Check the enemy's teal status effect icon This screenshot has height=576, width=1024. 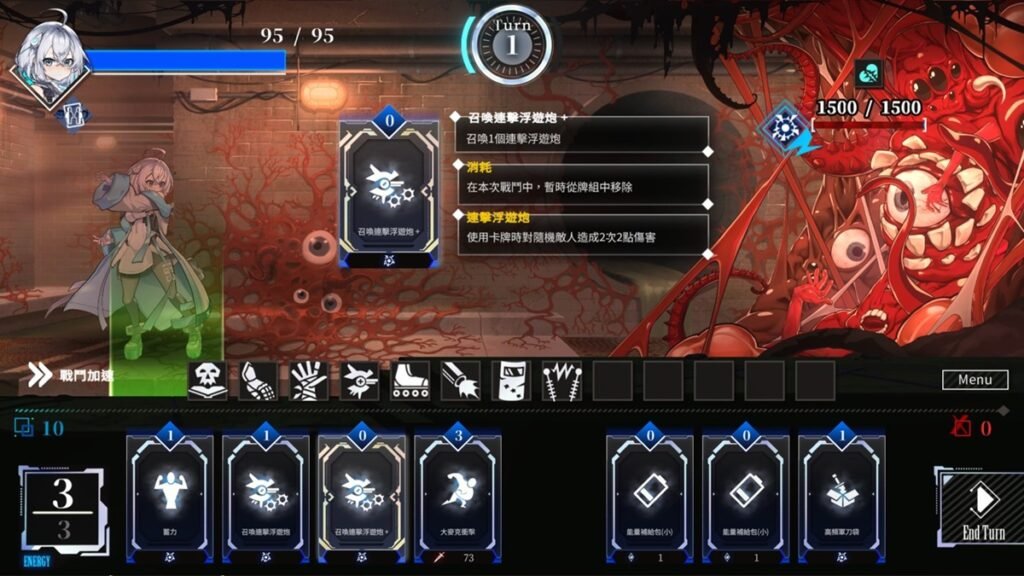(x=869, y=74)
